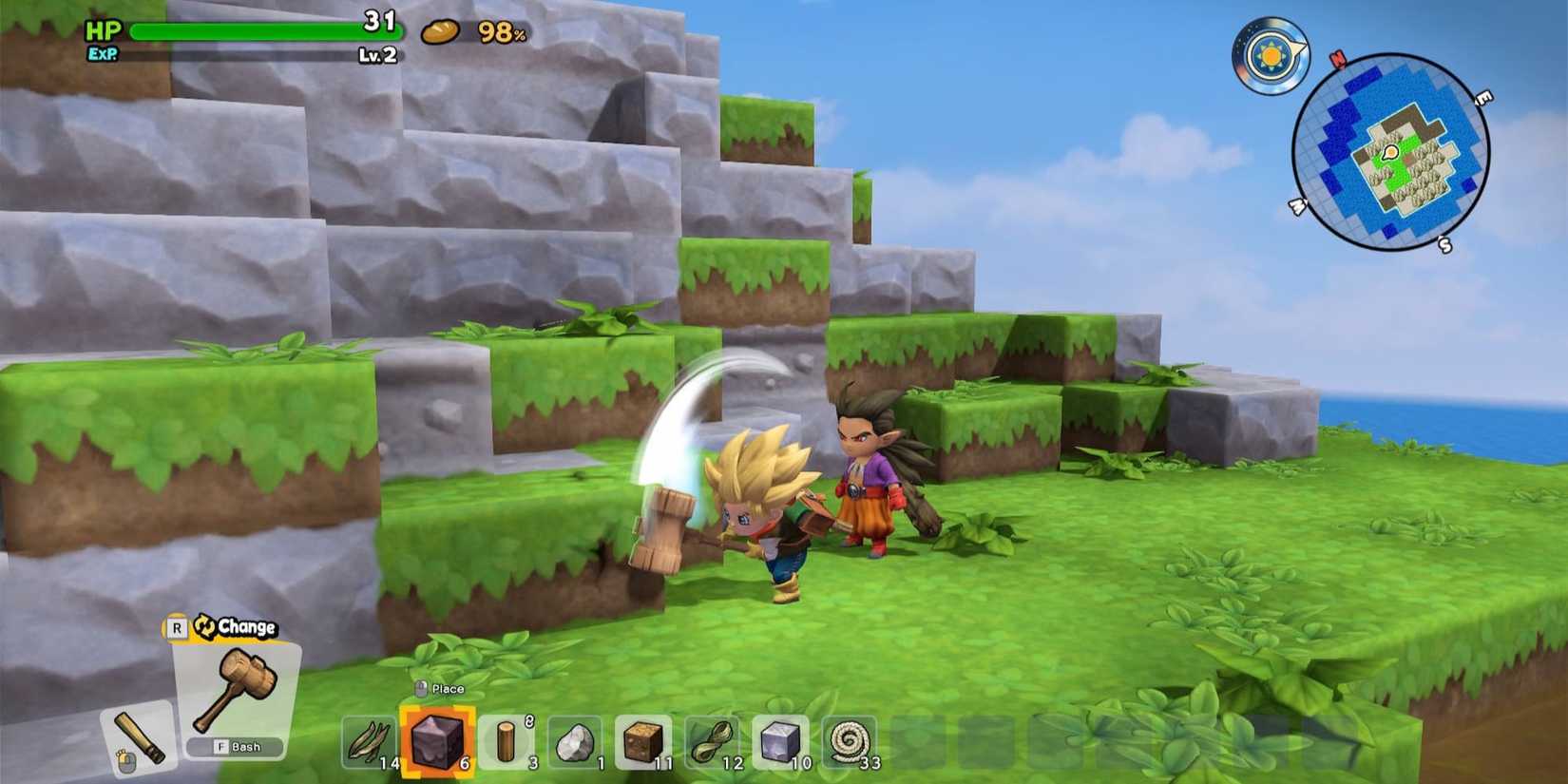Select the rope coil item showing 33
Viewport: 1568px width, 784px height.
[x=849, y=741]
